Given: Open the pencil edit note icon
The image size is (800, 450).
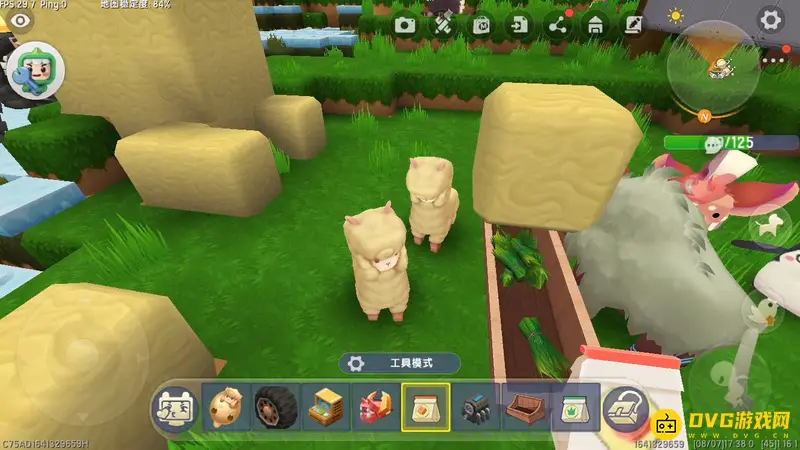Looking at the screenshot, I should (633, 25).
